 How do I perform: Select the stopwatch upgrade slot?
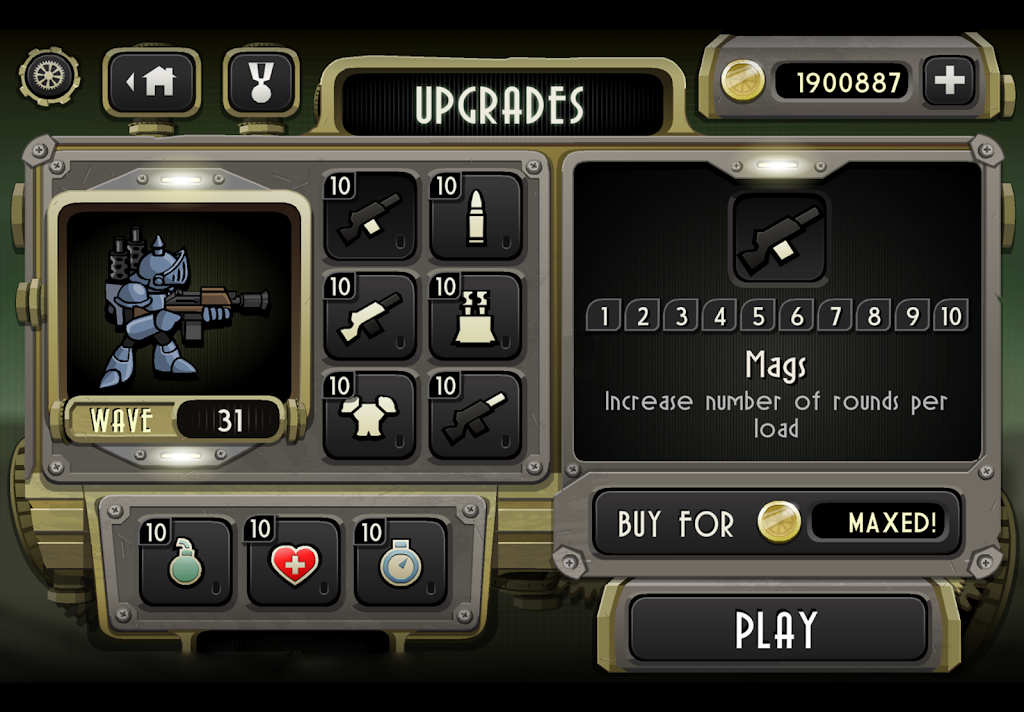[400, 563]
